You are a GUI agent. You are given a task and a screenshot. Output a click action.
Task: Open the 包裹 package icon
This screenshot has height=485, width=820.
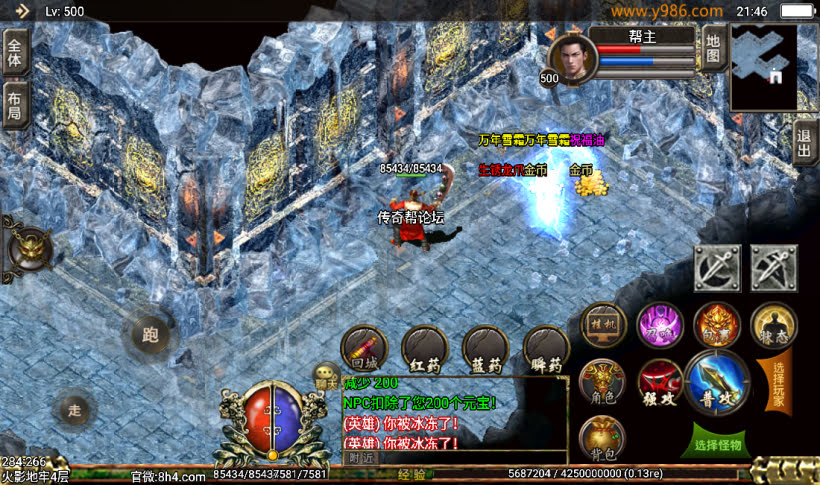(x=717, y=323)
